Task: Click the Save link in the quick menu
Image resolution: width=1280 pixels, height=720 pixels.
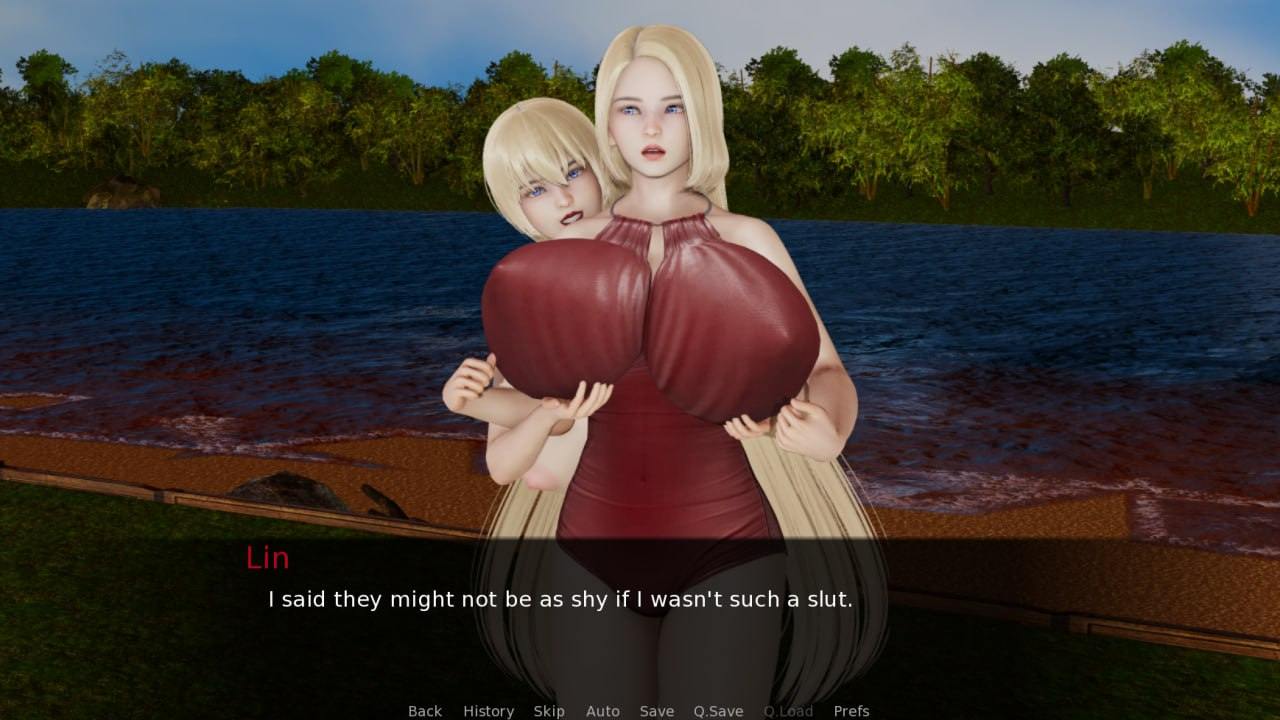Action: click(656, 710)
